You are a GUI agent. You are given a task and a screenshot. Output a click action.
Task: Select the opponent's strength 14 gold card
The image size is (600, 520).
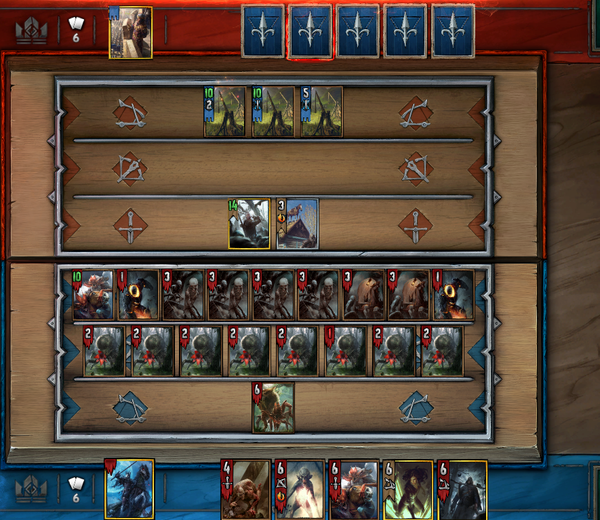[249, 223]
